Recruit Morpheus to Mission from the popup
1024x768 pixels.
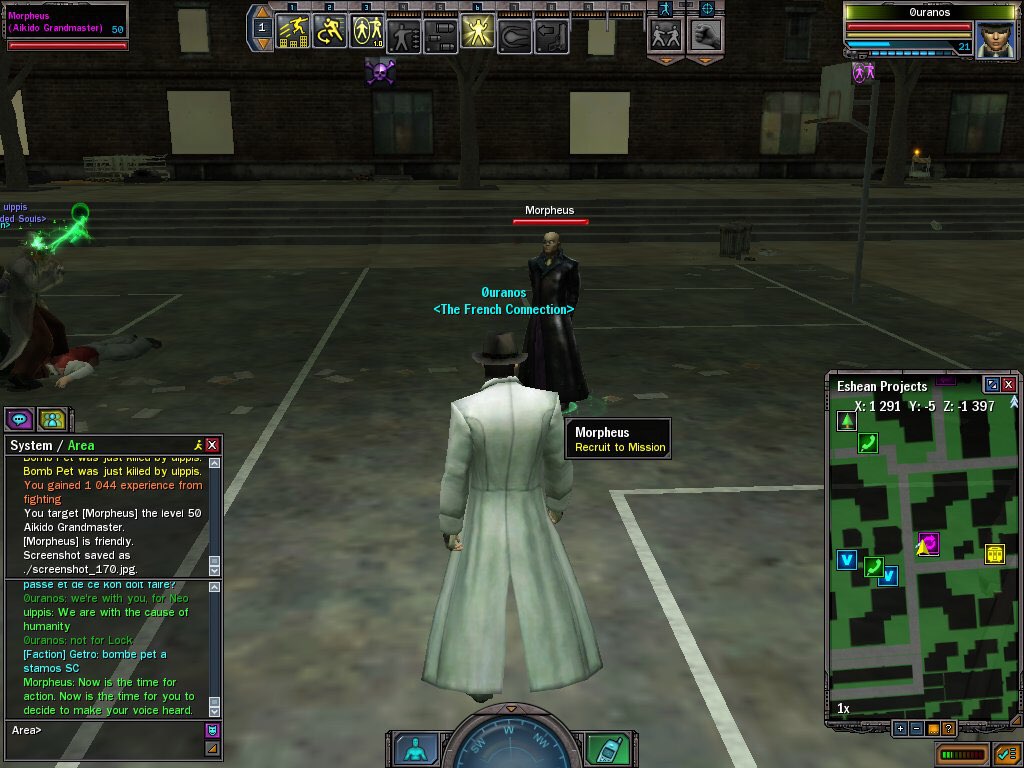pyautogui.click(x=620, y=447)
